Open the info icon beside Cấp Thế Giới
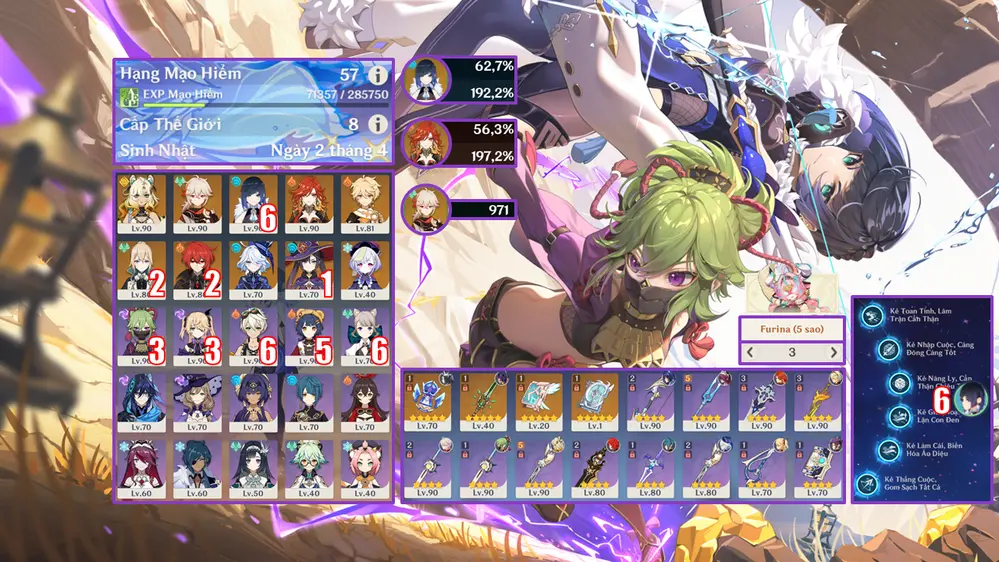 click(x=377, y=124)
